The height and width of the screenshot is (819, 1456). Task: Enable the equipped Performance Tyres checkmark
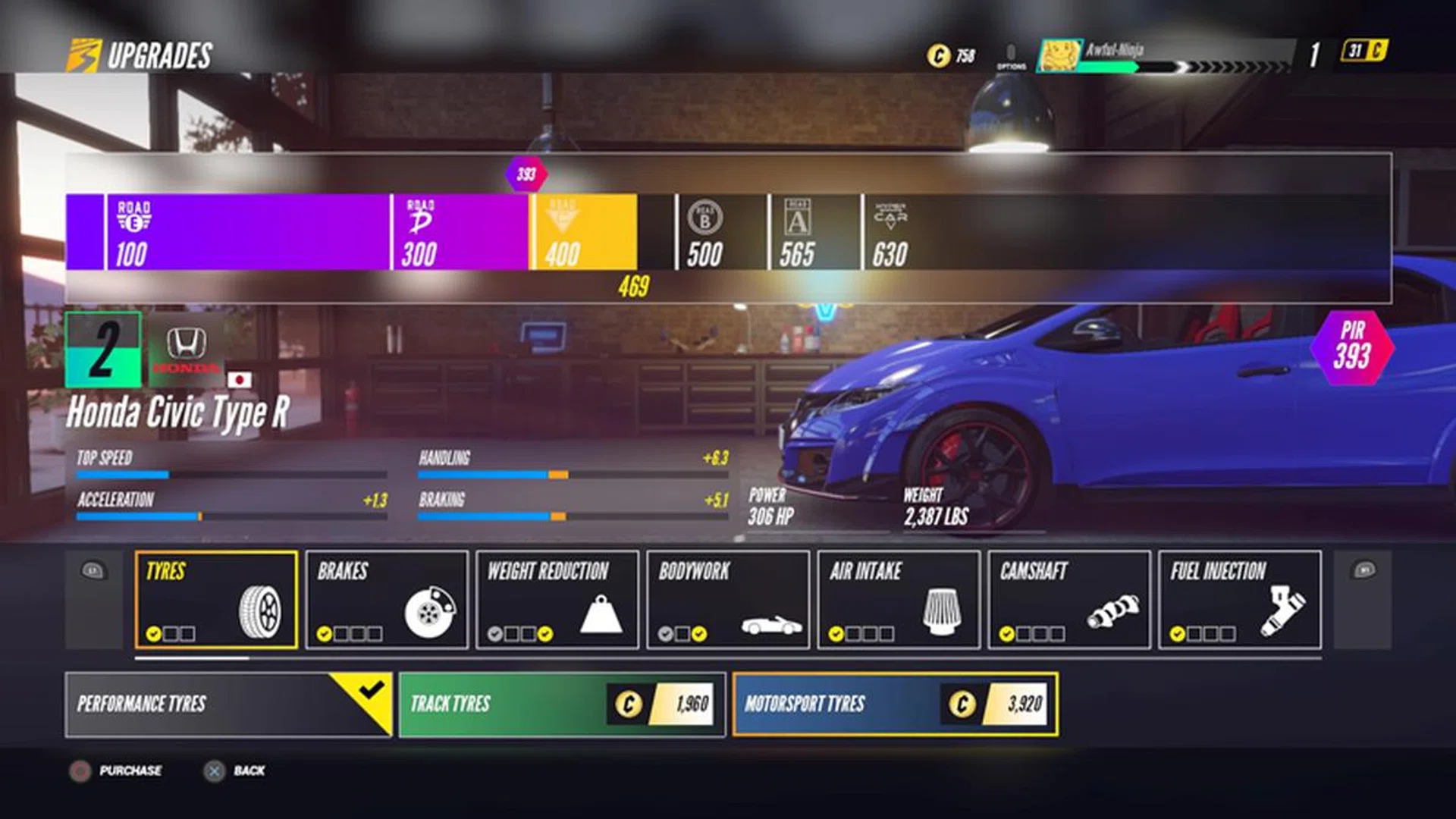click(369, 691)
